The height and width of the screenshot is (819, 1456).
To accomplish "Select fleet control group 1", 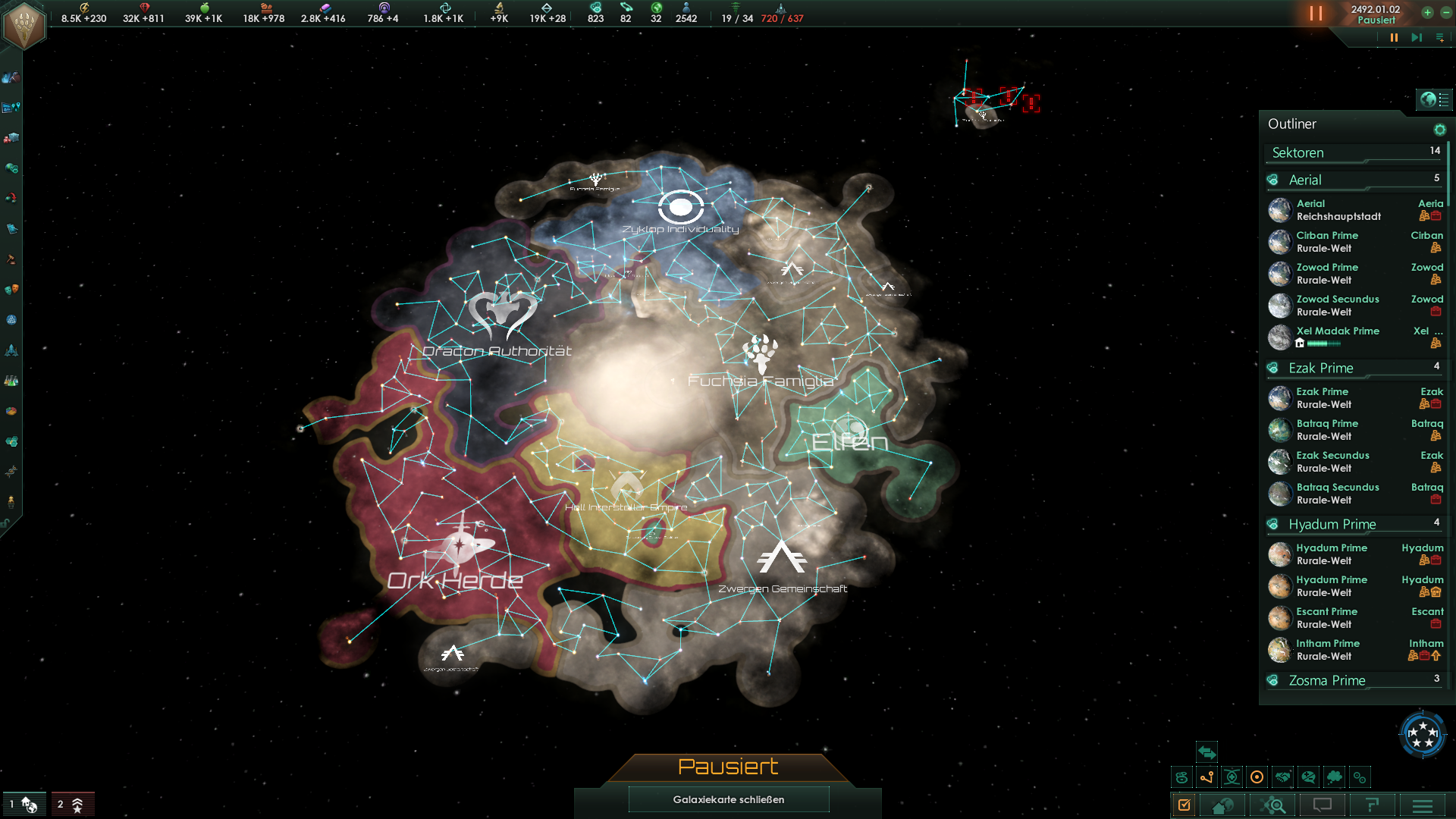I will pyautogui.click(x=24, y=805).
